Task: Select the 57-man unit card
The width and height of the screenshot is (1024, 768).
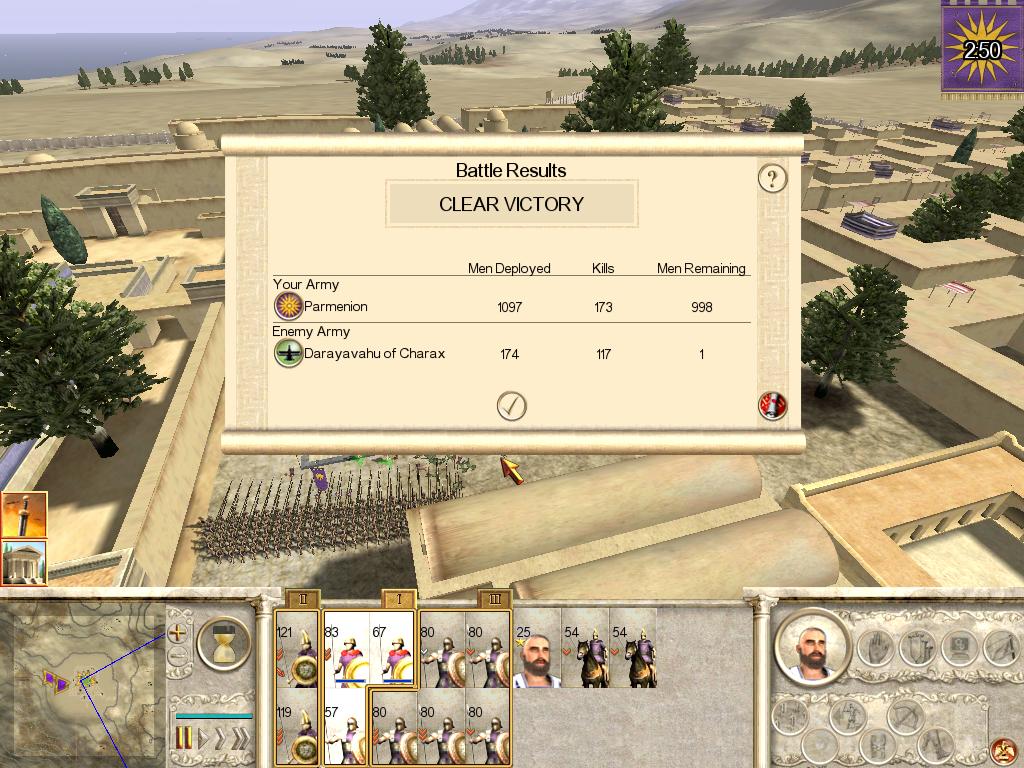Action: click(345, 727)
